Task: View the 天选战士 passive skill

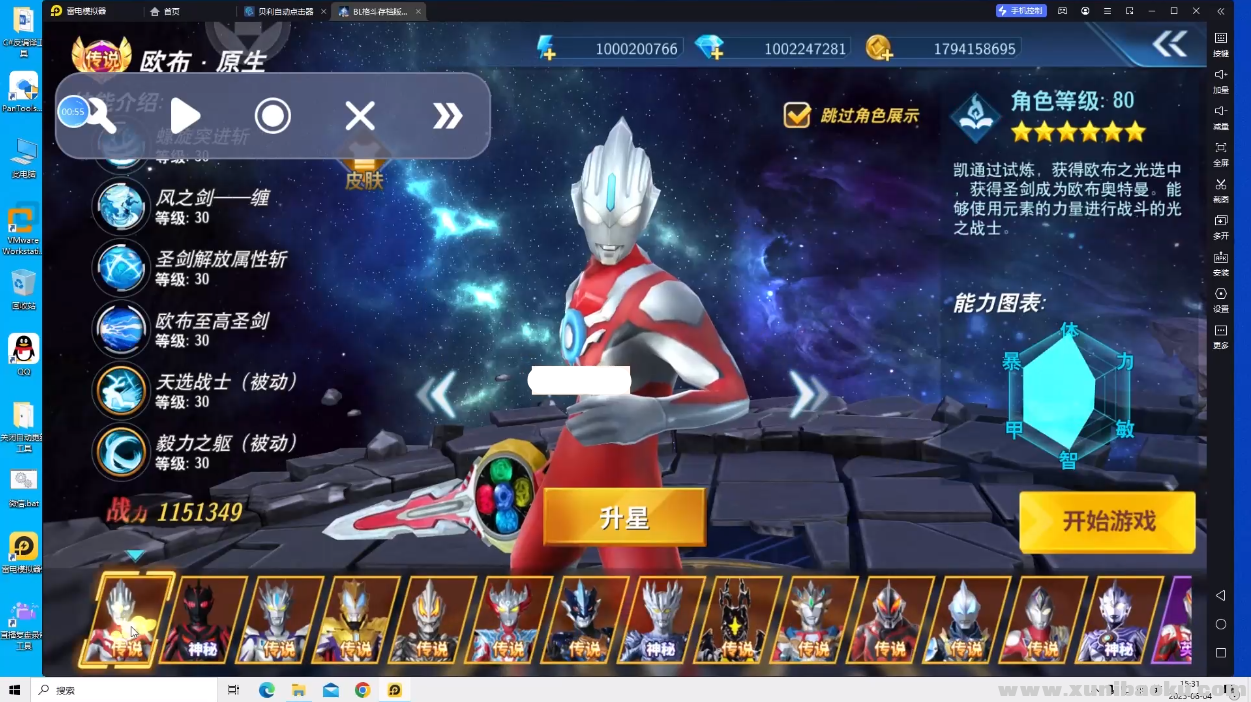Action: coord(121,391)
